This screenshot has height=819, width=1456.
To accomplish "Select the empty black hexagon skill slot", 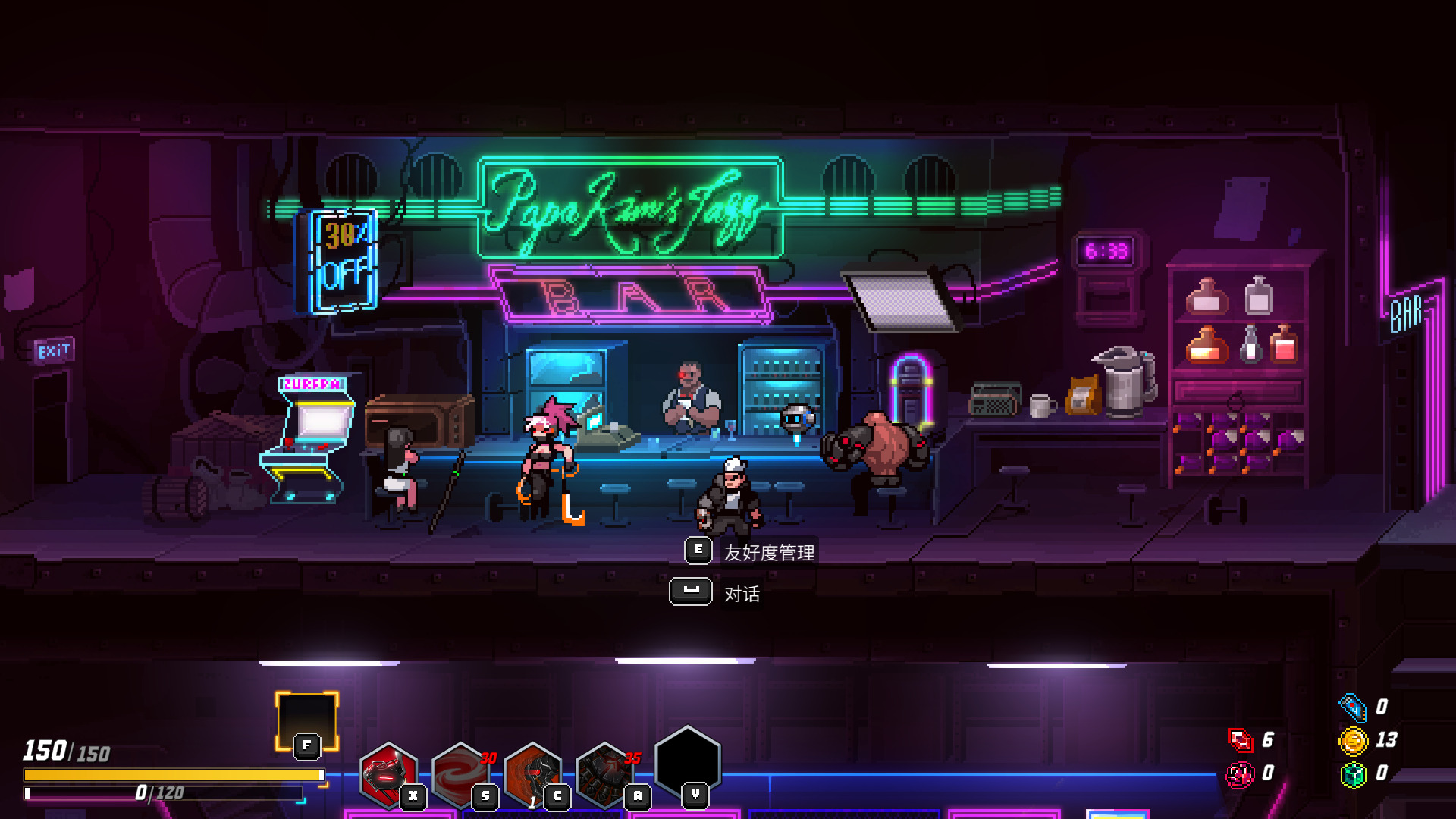I will [687, 761].
